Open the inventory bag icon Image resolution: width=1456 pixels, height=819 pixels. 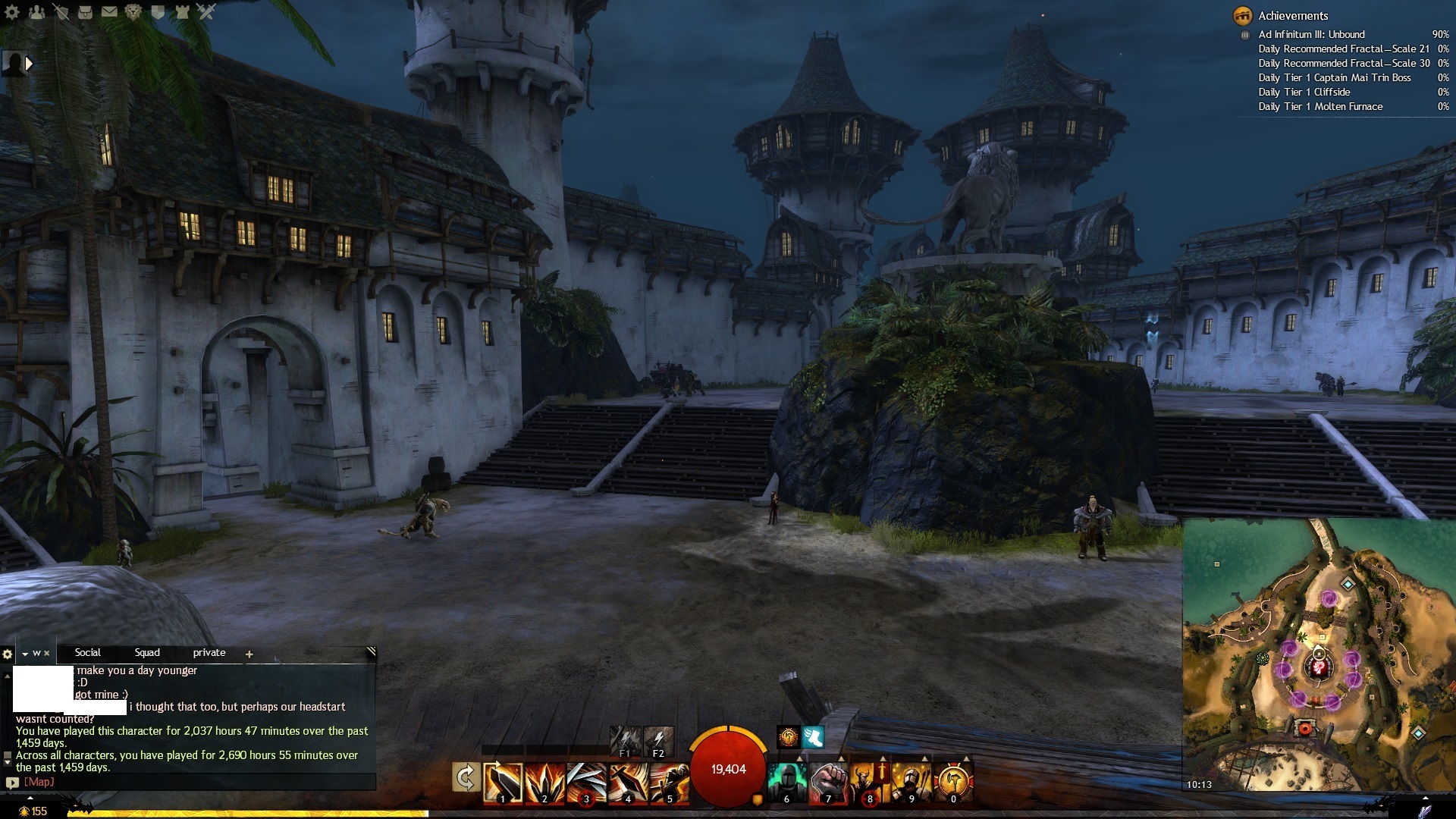(85, 11)
